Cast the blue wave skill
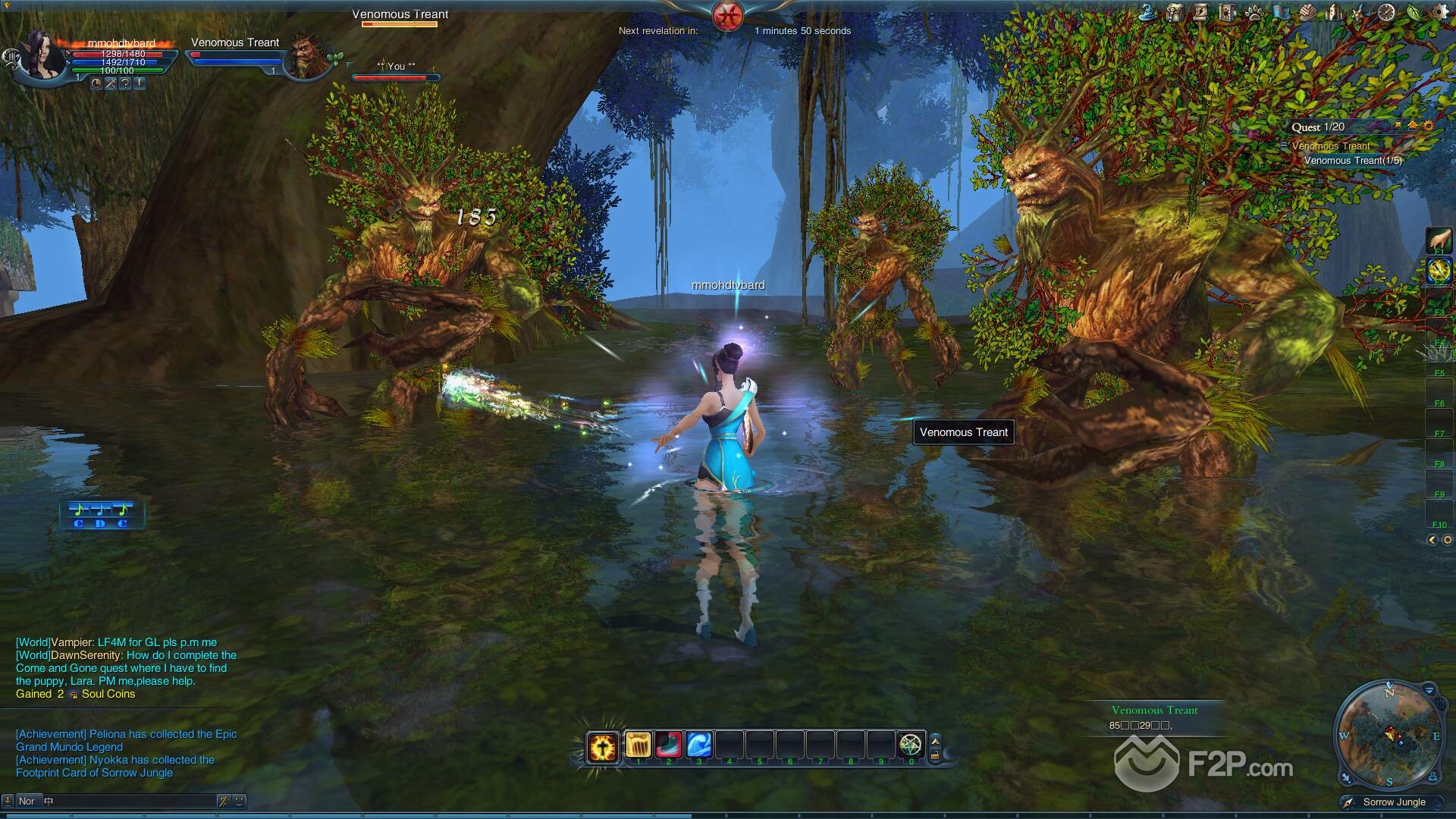1456x819 pixels. [699, 745]
